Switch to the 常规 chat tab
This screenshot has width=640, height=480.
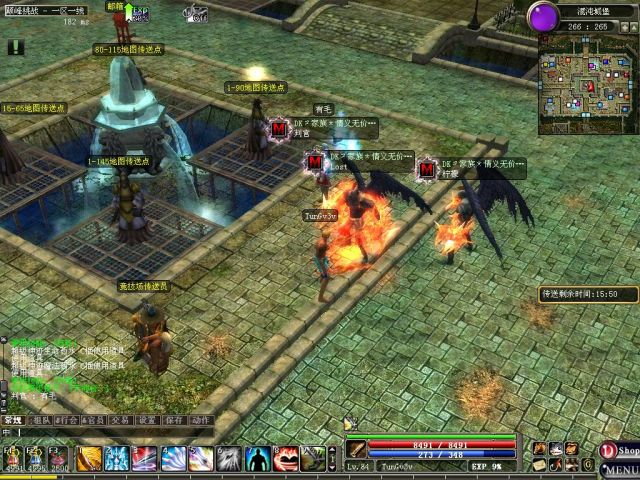(x=13, y=420)
